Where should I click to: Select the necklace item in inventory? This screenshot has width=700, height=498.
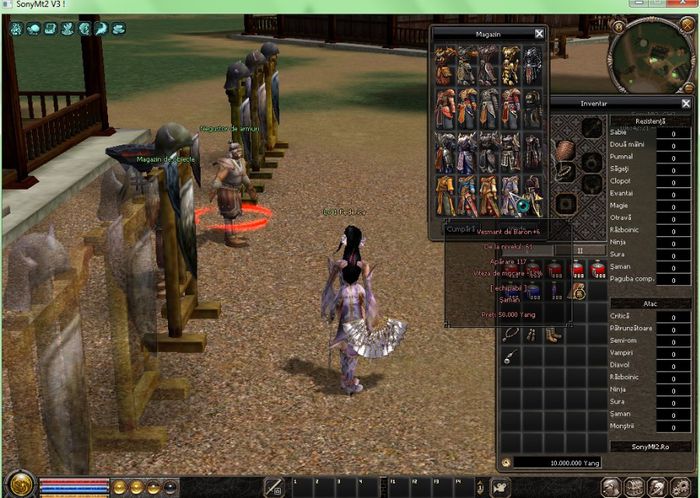pos(510,332)
